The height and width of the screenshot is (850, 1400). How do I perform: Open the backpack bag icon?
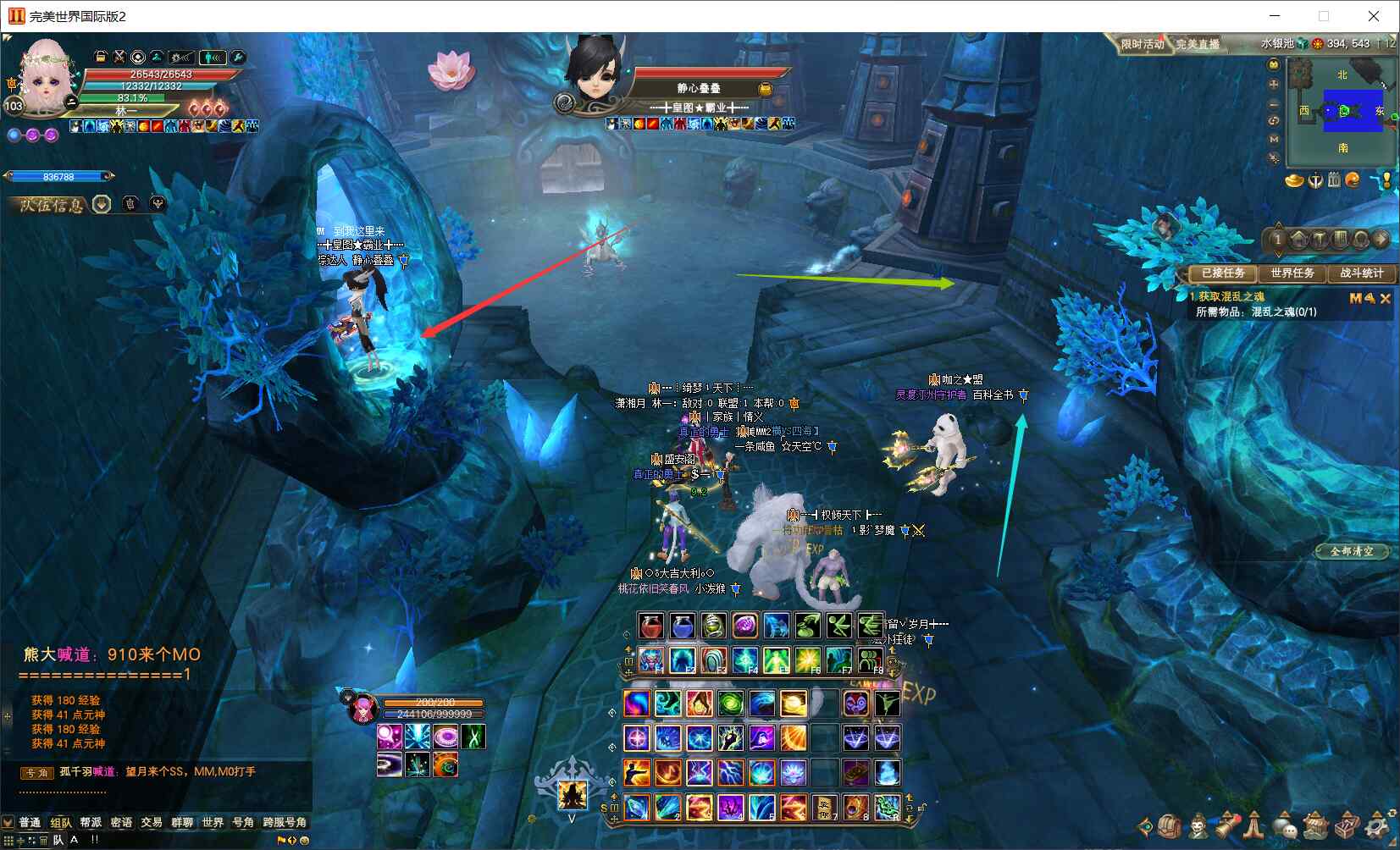[1170, 825]
